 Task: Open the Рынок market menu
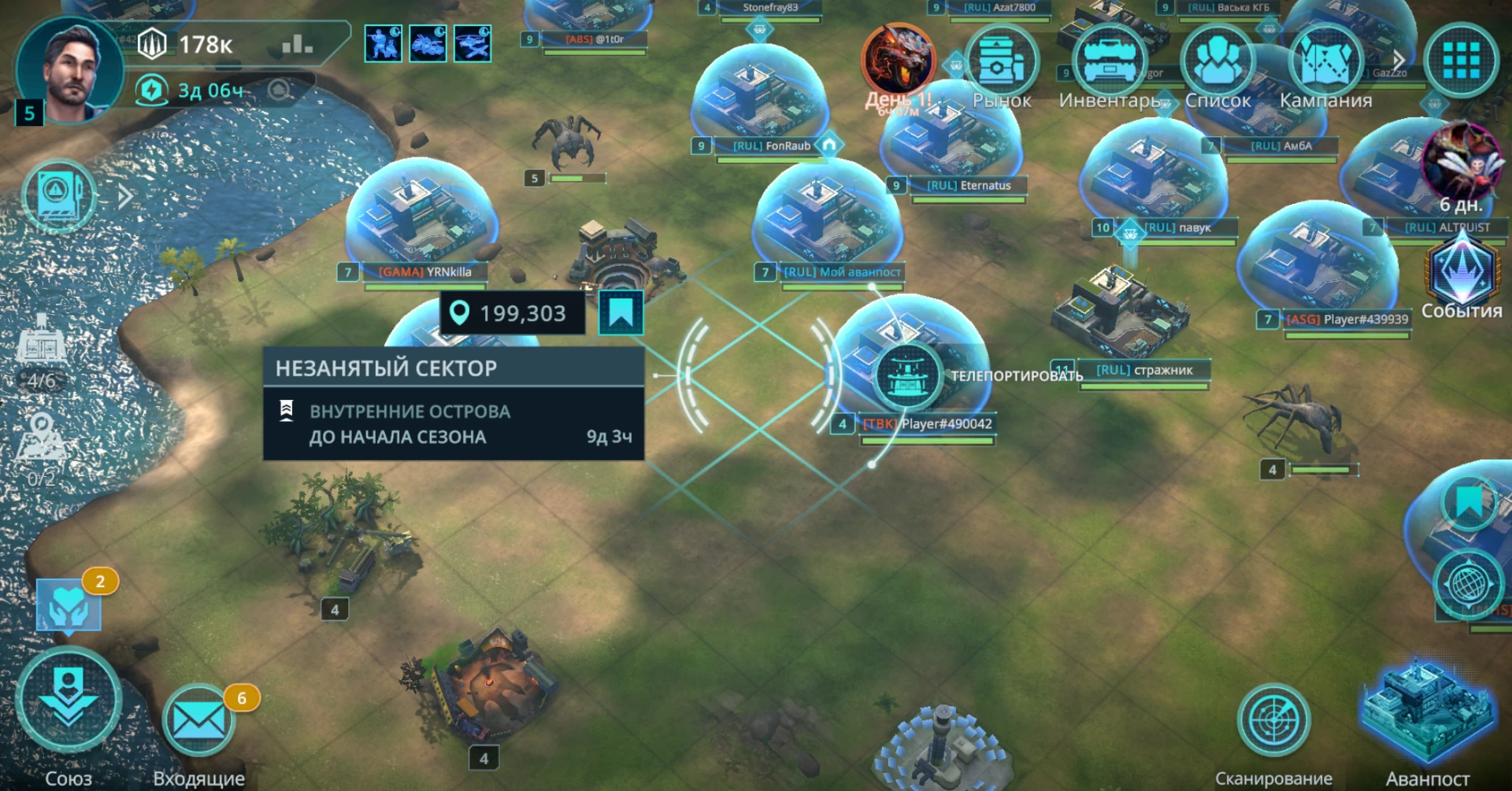[1000, 63]
